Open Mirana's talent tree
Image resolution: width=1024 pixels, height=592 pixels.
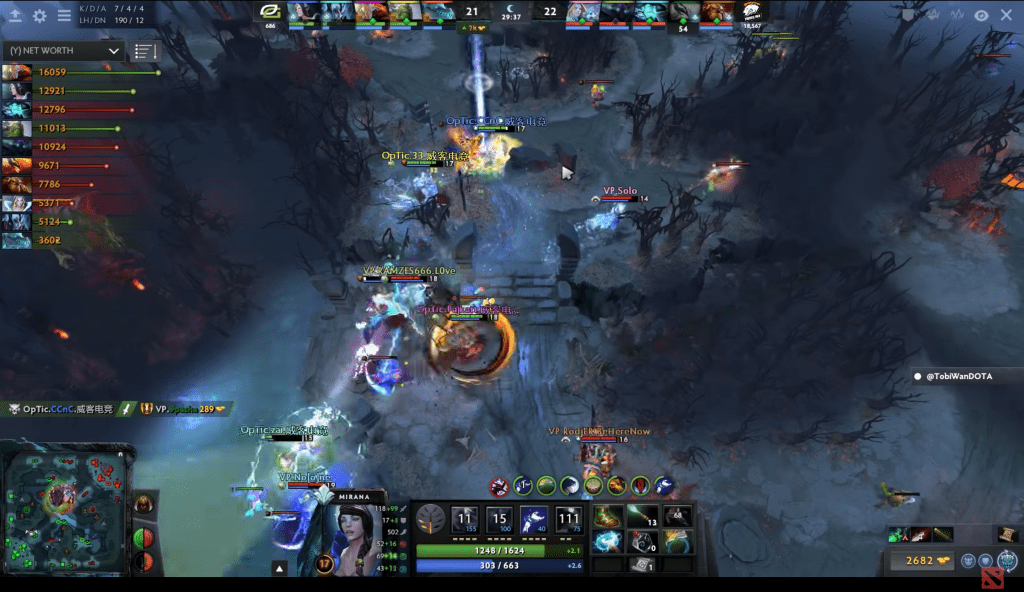click(x=432, y=519)
